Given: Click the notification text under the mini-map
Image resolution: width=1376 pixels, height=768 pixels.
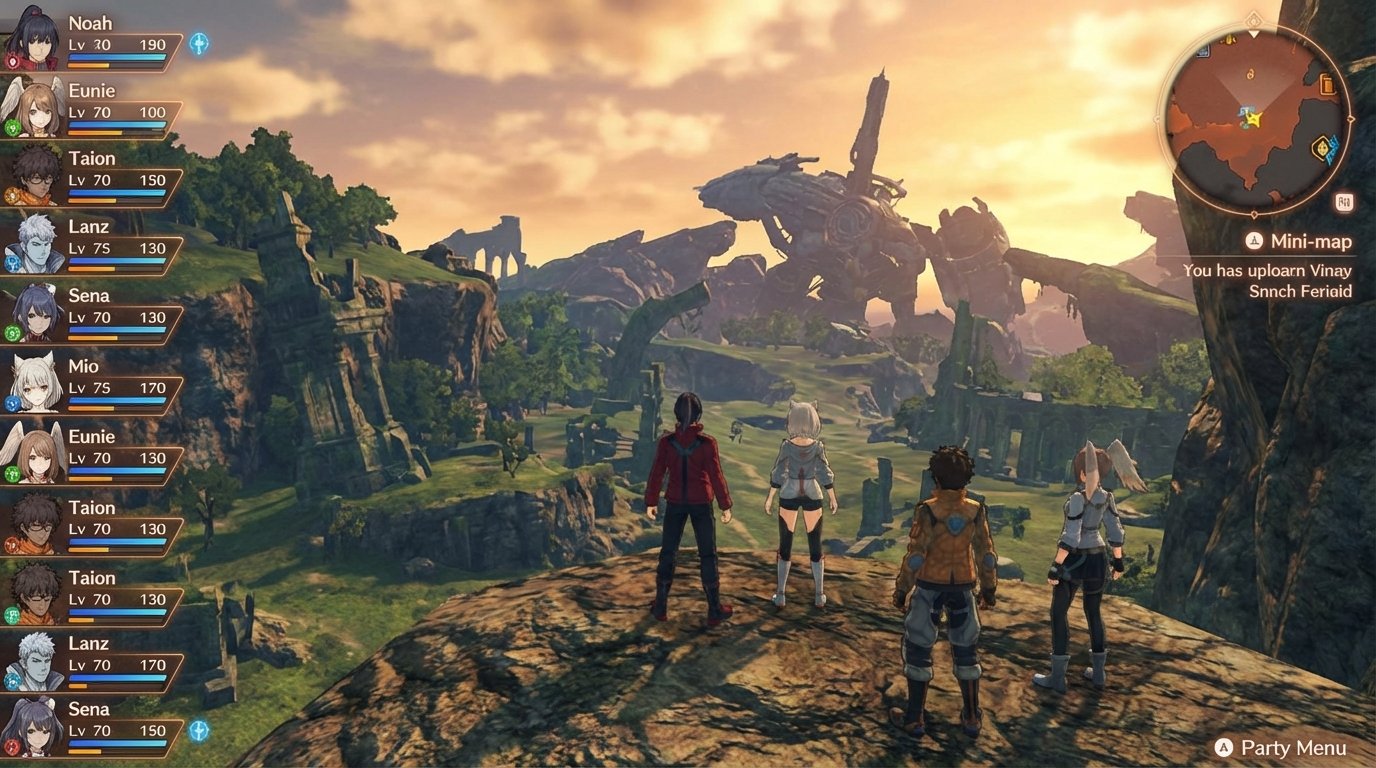Looking at the screenshot, I should click(1268, 280).
